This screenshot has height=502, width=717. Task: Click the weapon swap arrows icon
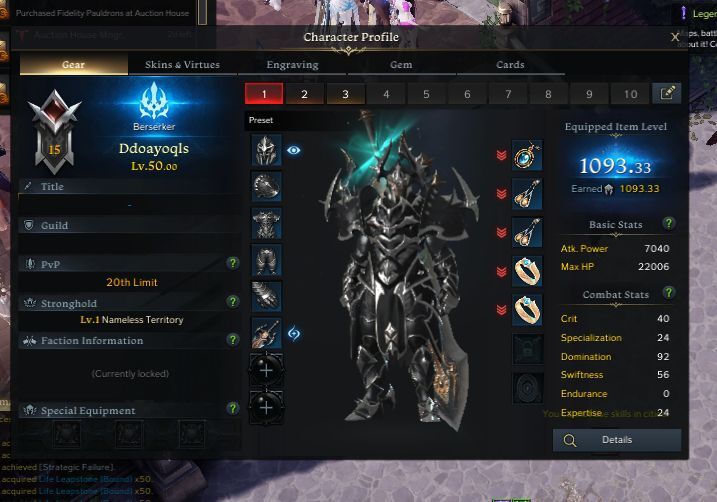[294, 333]
